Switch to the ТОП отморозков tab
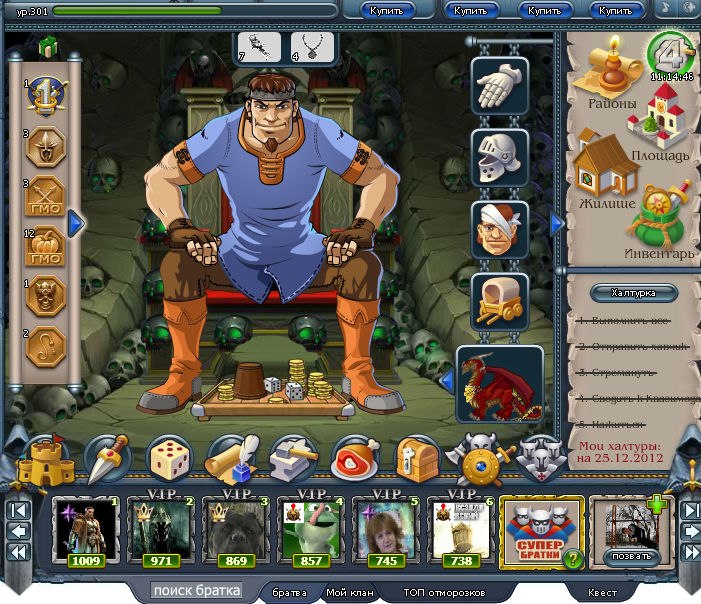 click(444, 592)
